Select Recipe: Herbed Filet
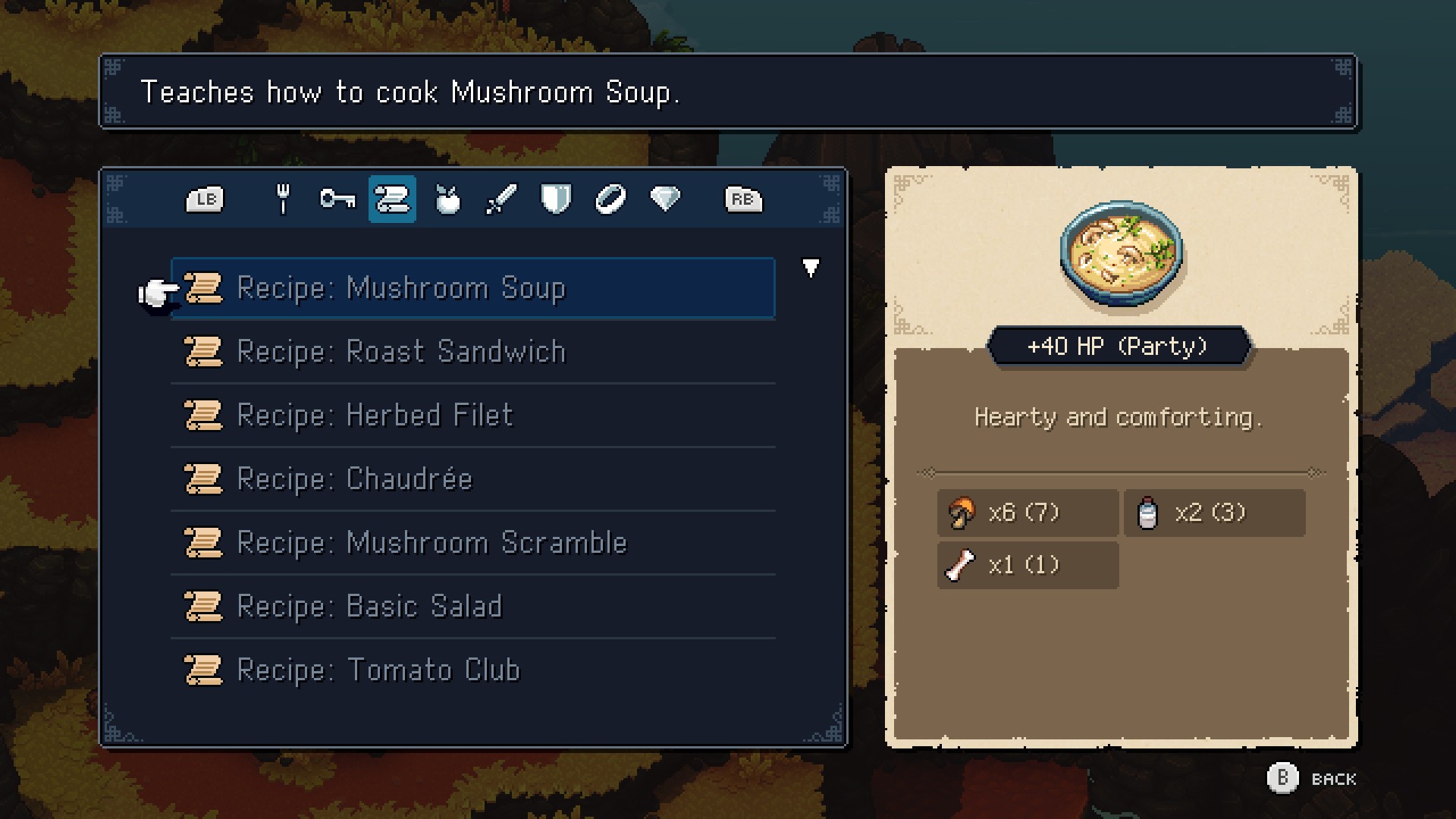Viewport: 1456px width, 819px height. 472,416
